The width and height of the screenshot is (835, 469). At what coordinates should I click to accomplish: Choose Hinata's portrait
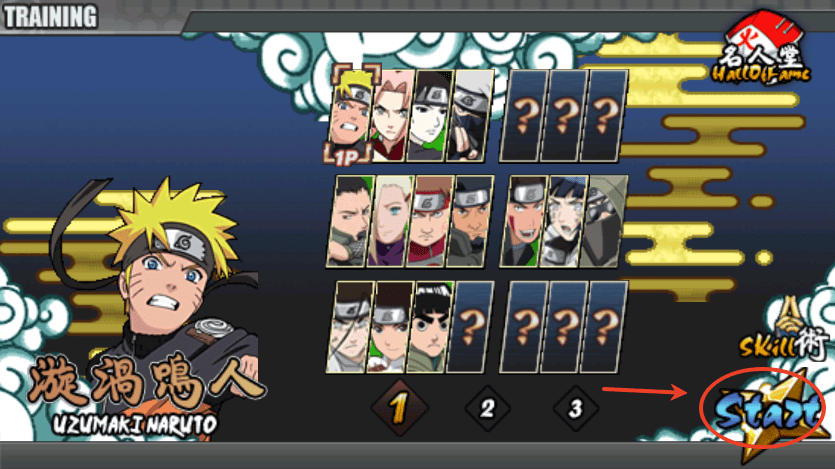[565, 221]
